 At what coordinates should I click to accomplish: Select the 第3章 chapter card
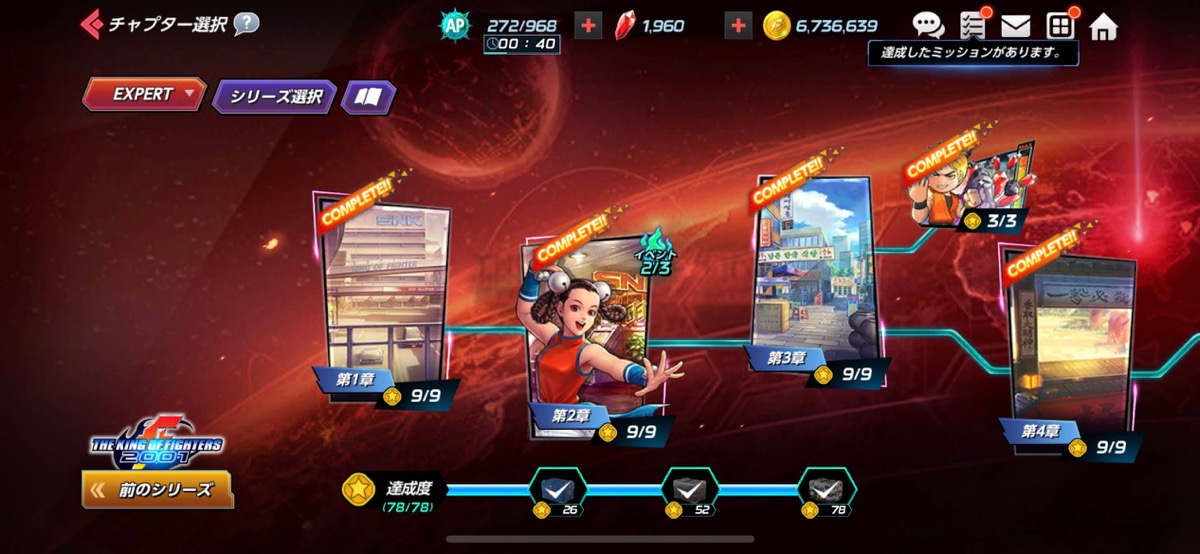[x=812, y=270]
